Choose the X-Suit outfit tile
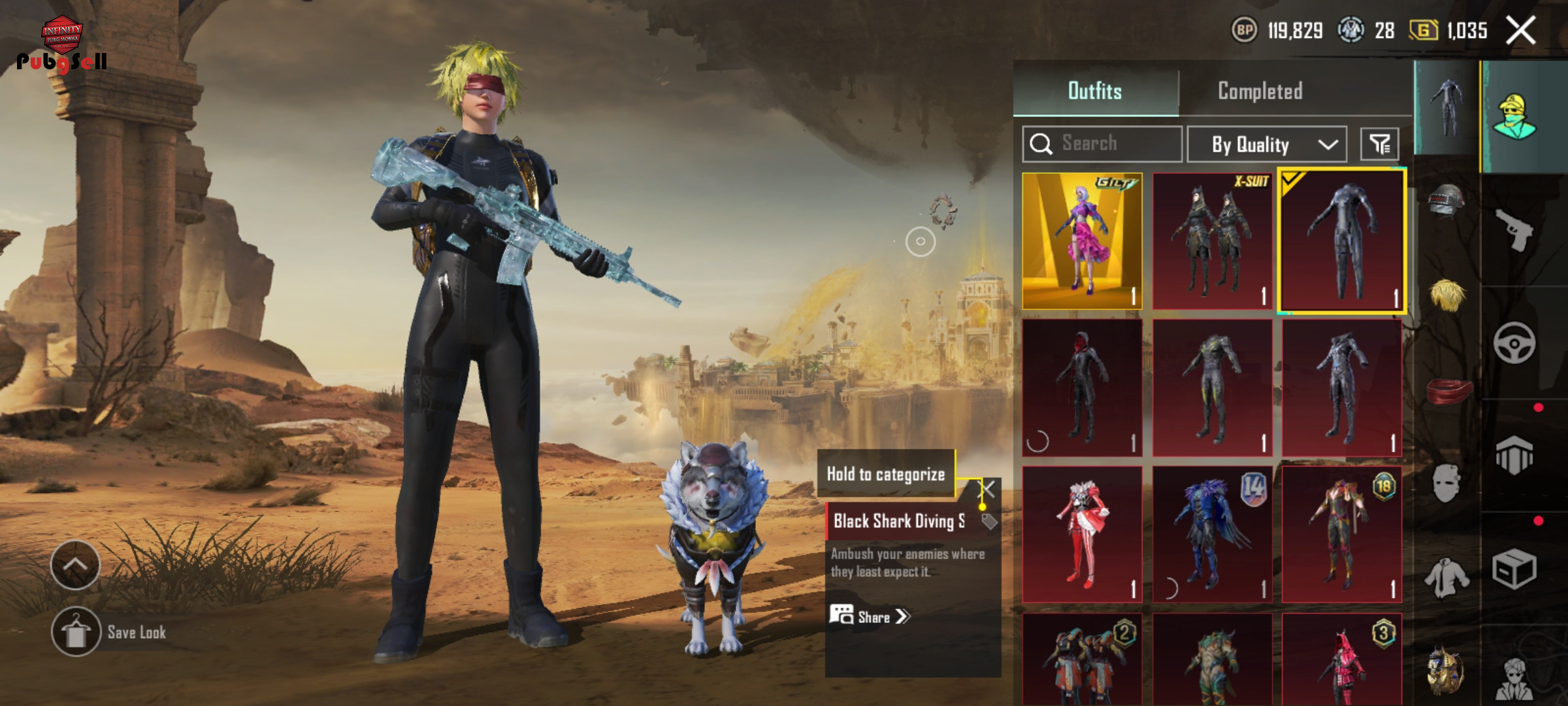Image resolution: width=1568 pixels, height=706 pixels. click(1212, 241)
